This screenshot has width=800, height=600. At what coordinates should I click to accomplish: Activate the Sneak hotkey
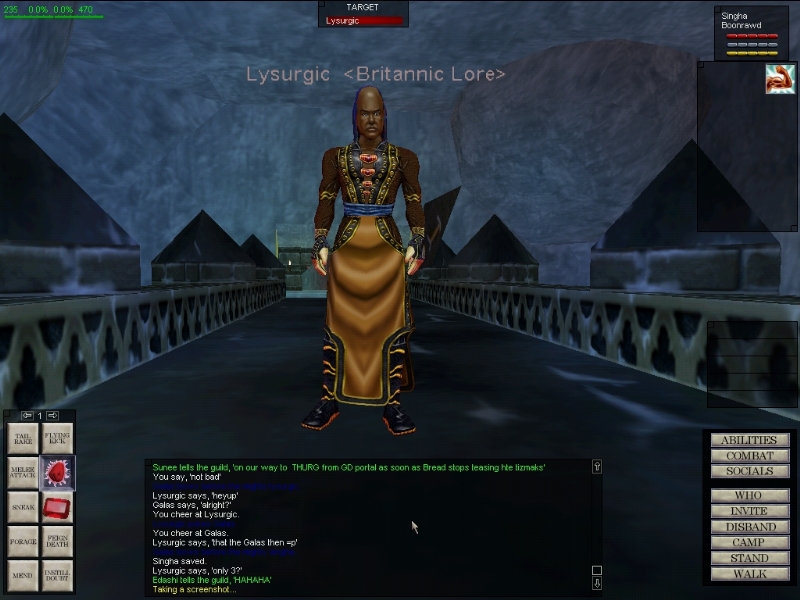23,506
